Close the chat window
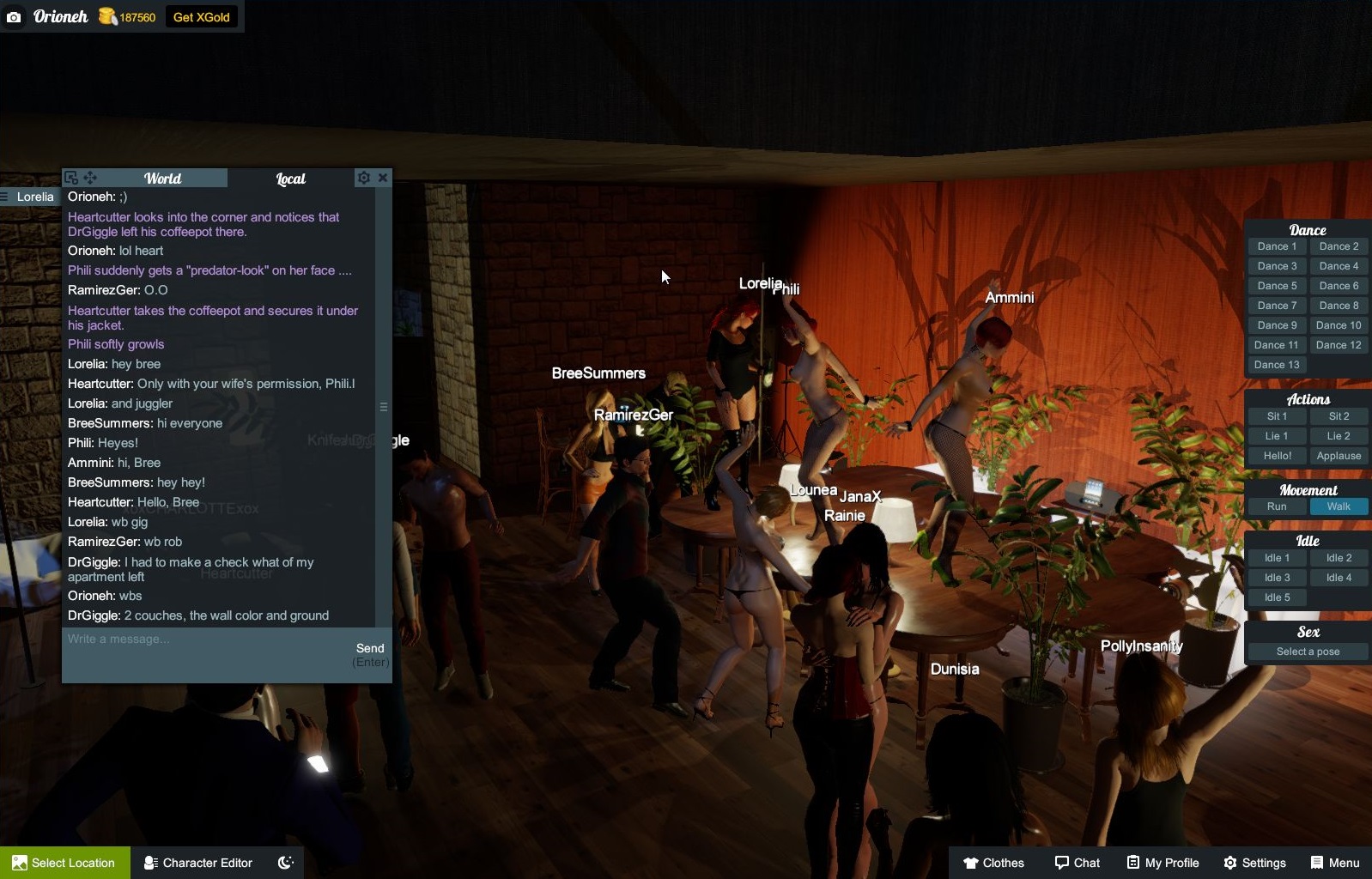This screenshot has height=879, width=1372. (383, 178)
